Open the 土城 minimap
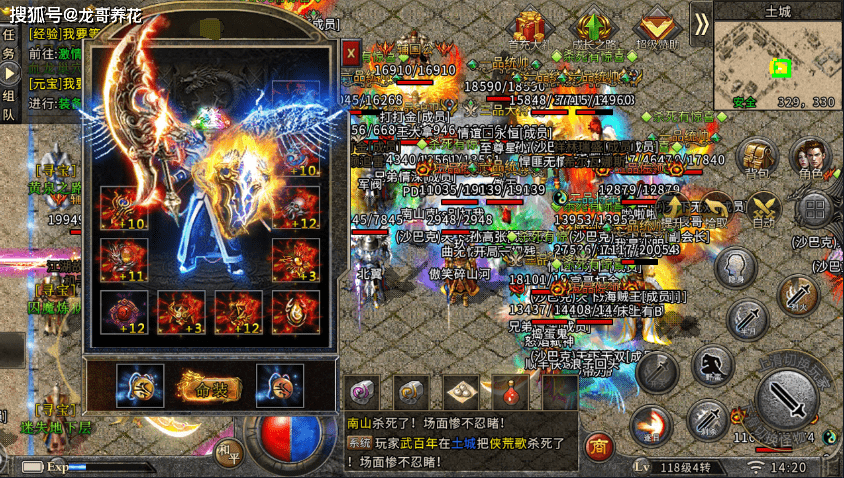Image resolution: width=844 pixels, height=478 pixels. (777, 62)
